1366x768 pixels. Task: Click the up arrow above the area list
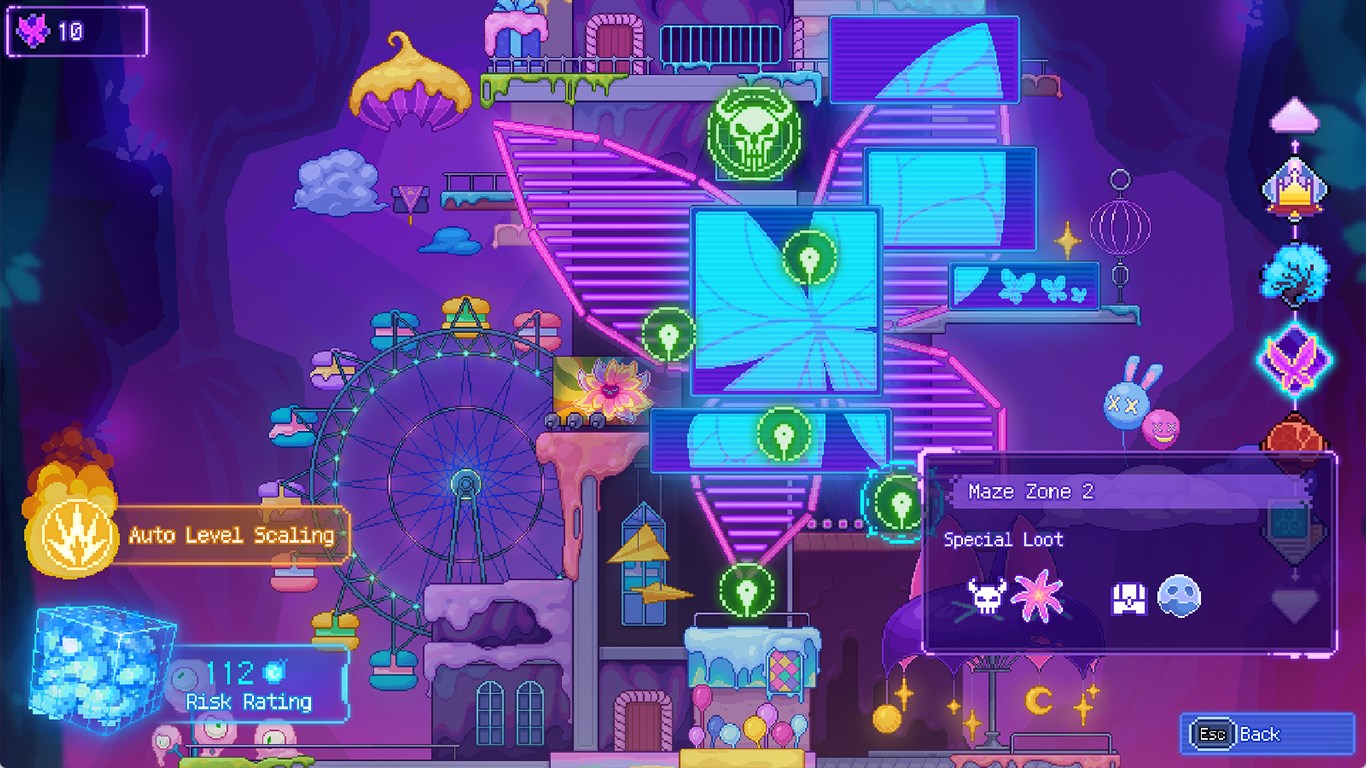(x=1296, y=114)
